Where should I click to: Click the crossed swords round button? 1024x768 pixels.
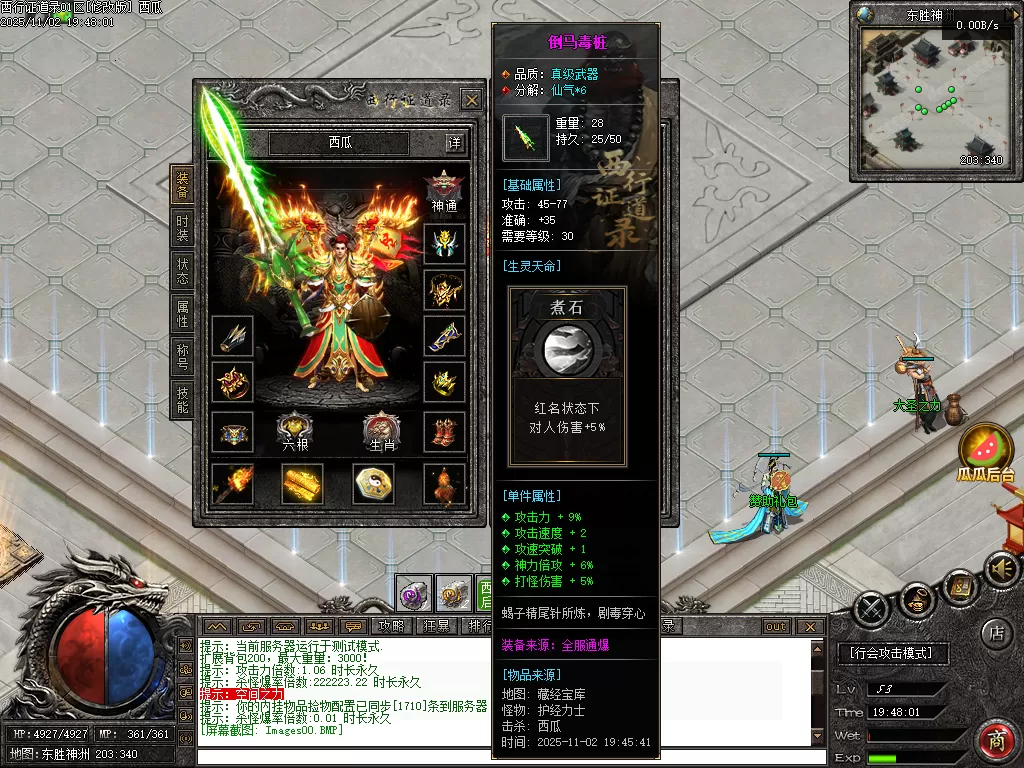[872, 608]
